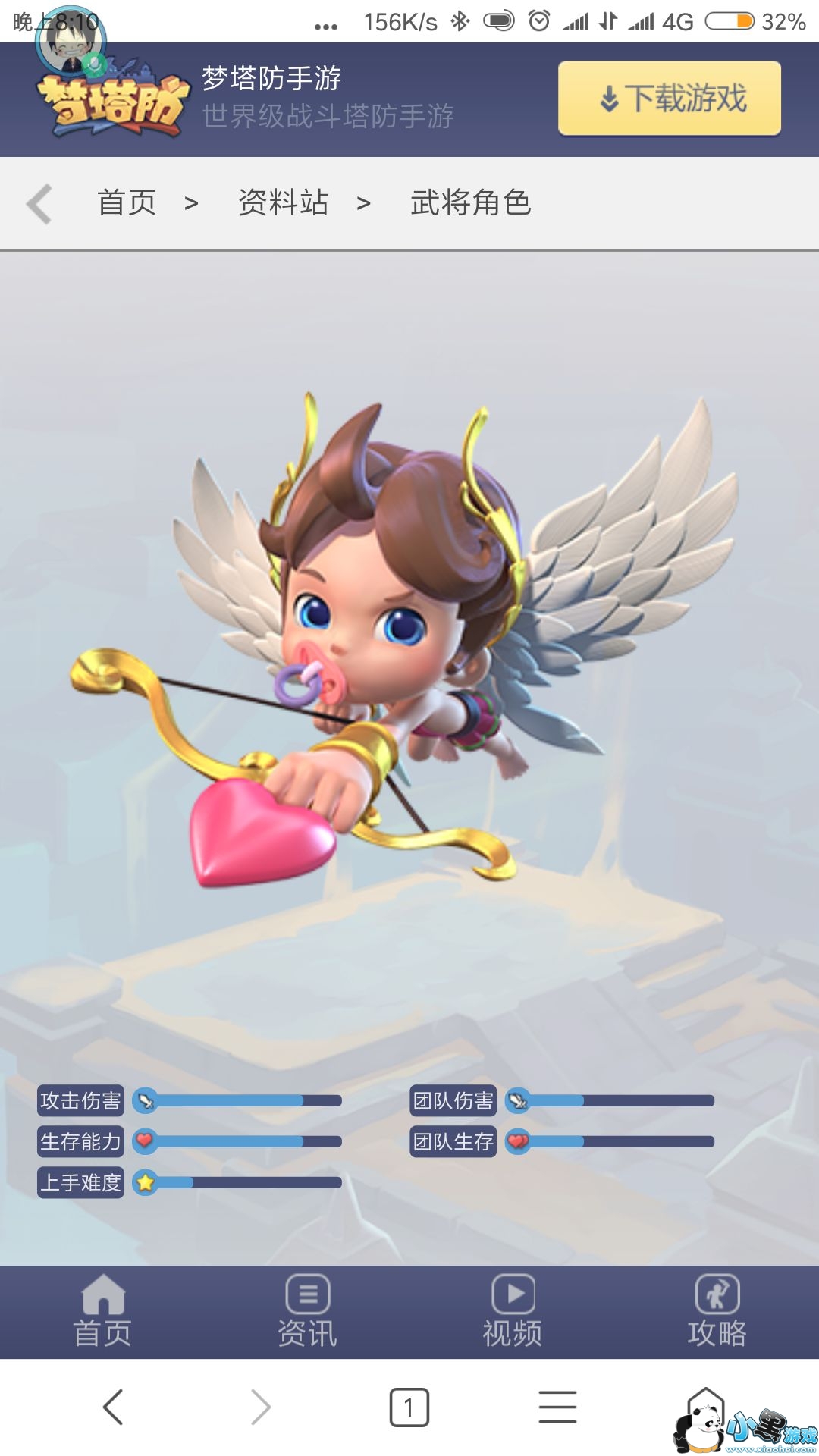The width and height of the screenshot is (819, 1456).
Task: Select the 武将角色 breadcrumb link
Action: pos(470,202)
